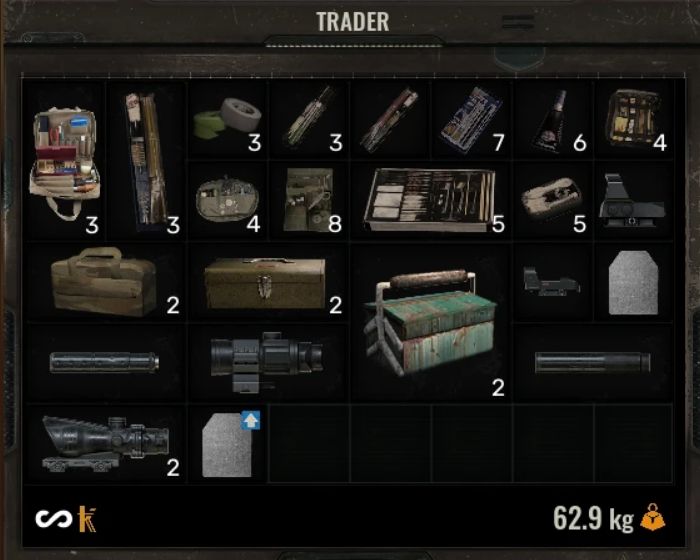This screenshot has height=560, width=700.
Task: Pick the green folded tool roll
Action: [306, 199]
